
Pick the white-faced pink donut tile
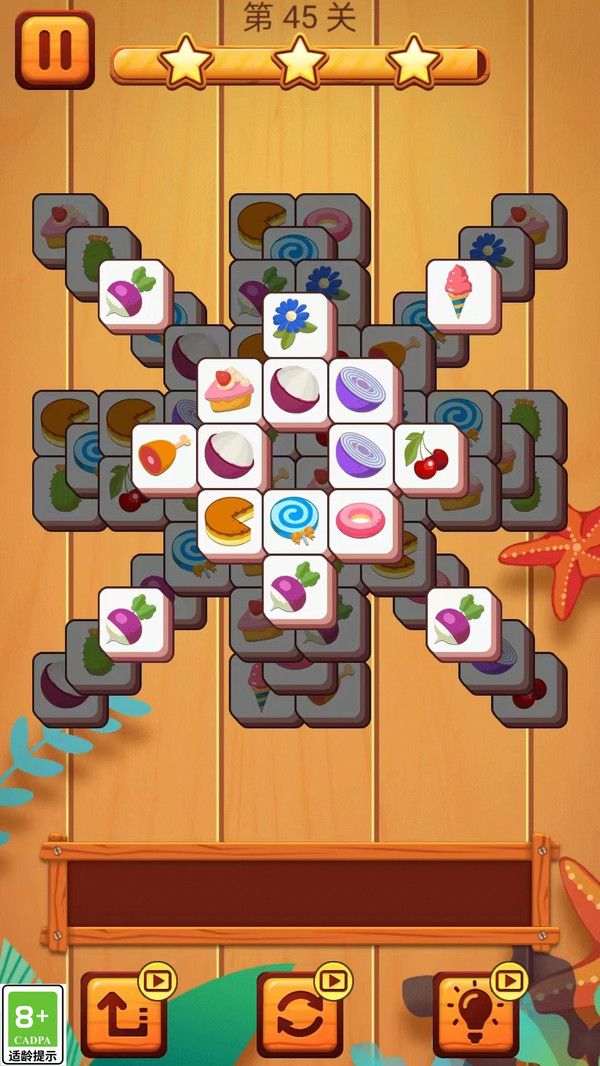tap(360, 520)
